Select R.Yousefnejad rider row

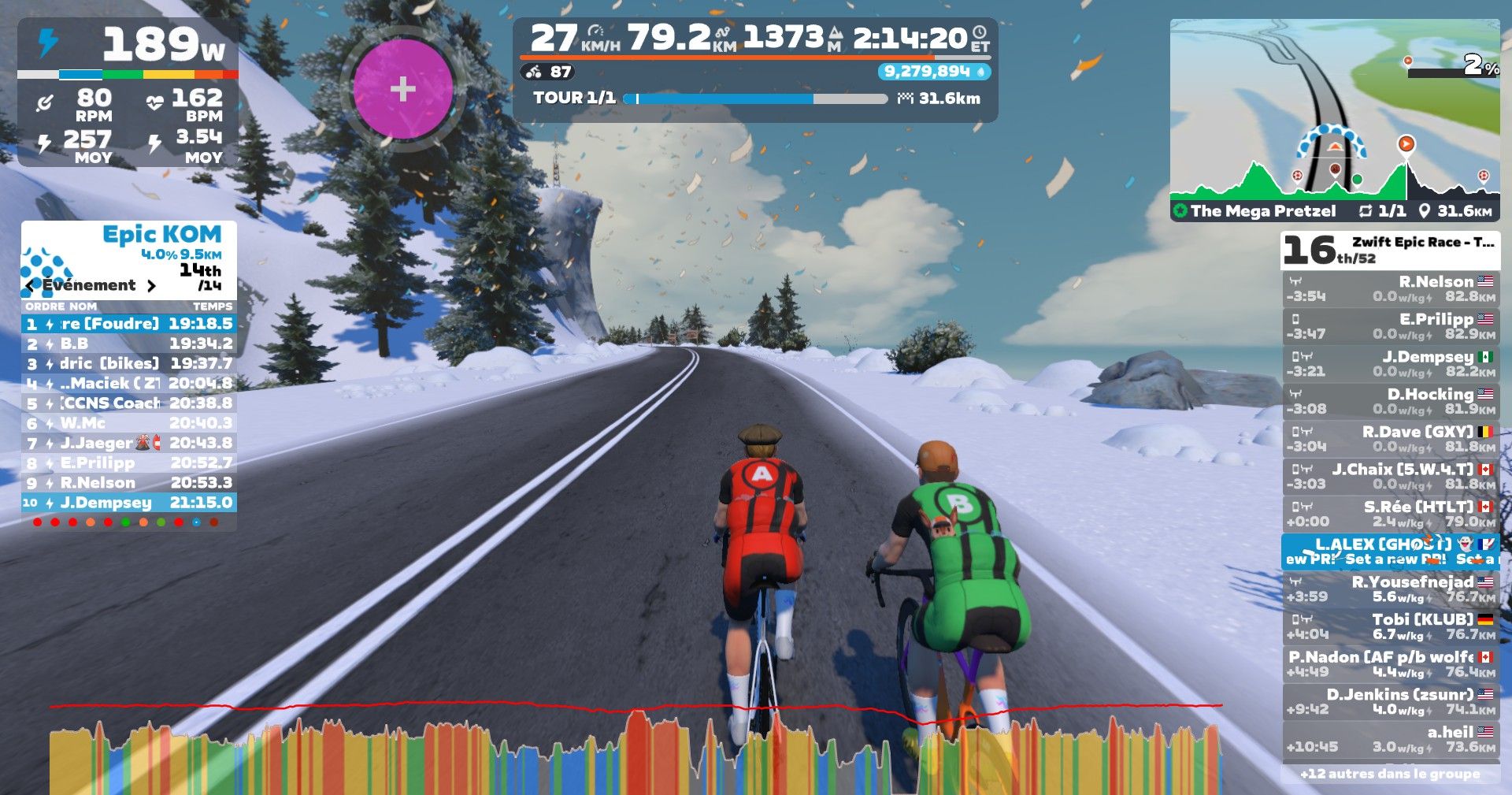(x=1391, y=589)
